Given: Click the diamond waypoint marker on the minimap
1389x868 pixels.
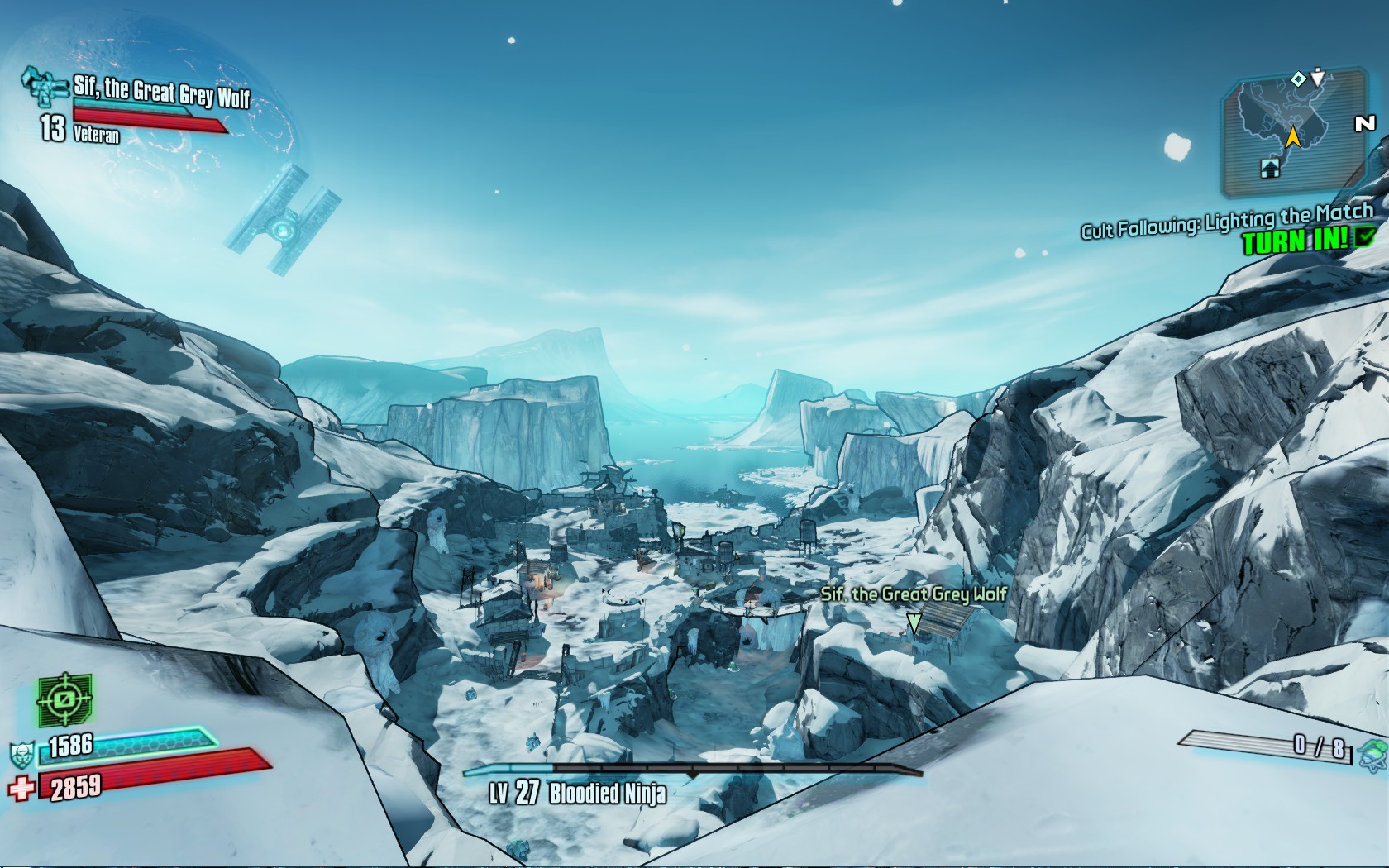Looking at the screenshot, I should pos(1298,79).
